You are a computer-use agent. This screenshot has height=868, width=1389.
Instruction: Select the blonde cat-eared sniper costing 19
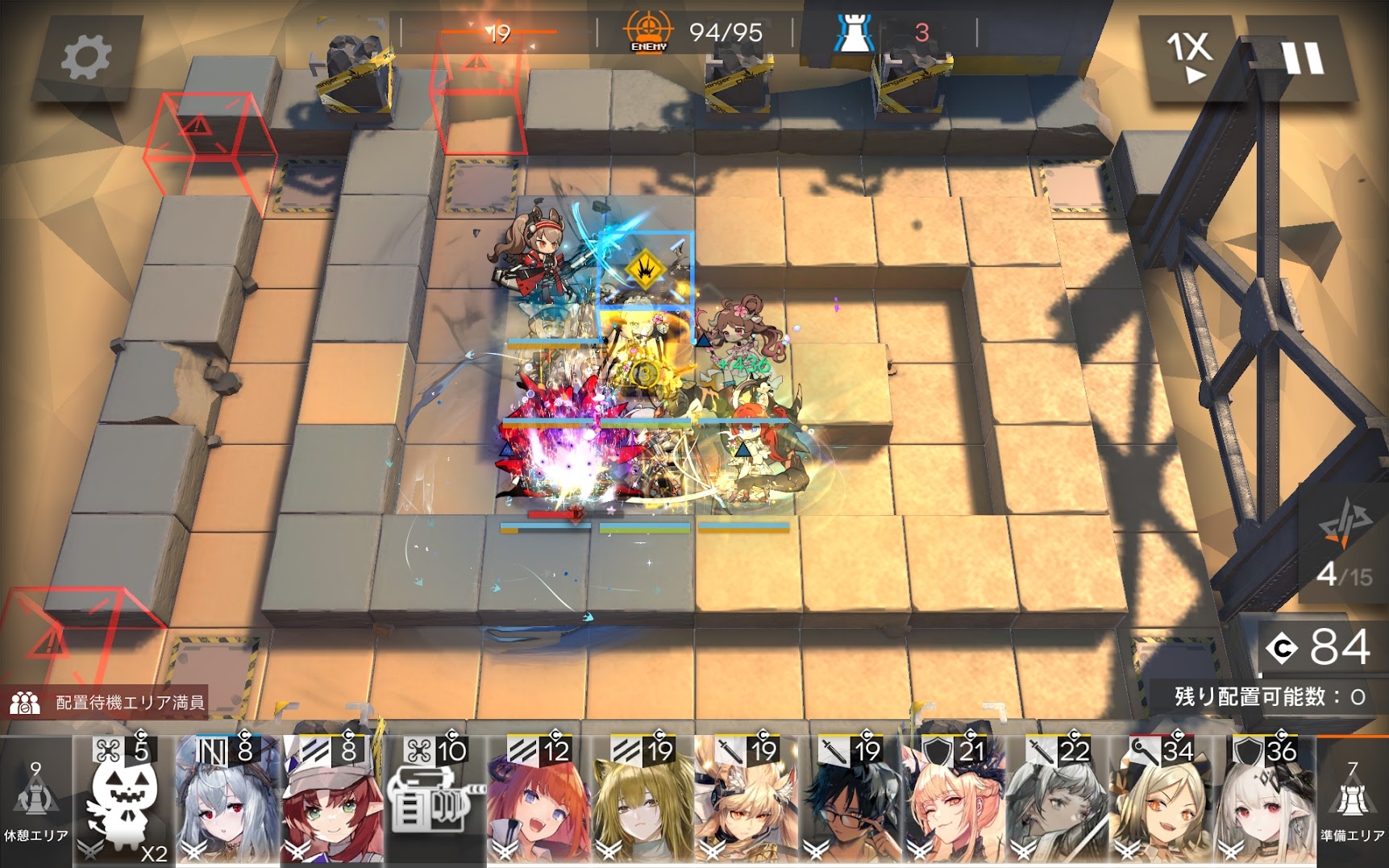tap(643, 802)
